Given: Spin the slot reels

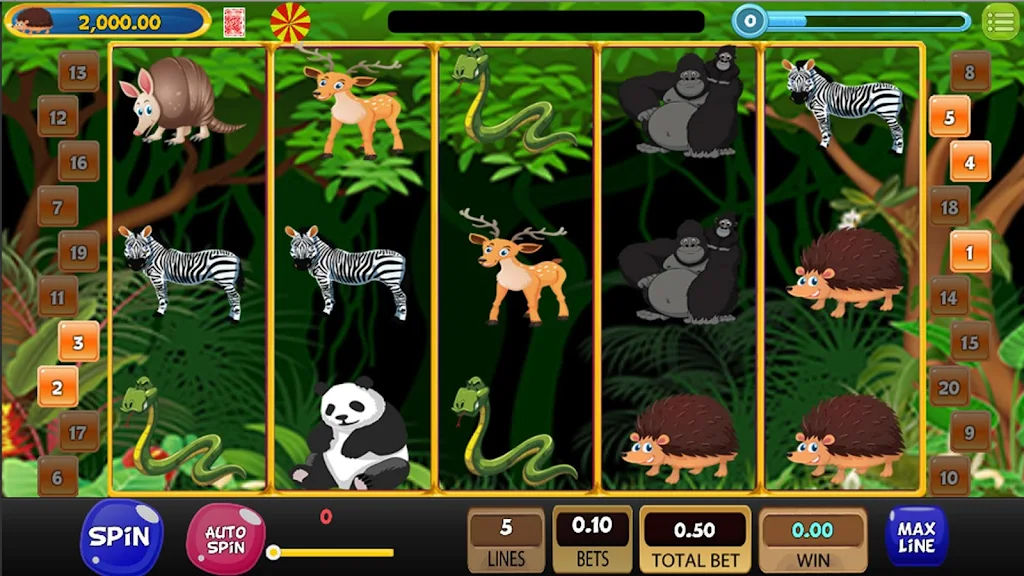Looking at the screenshot, I should pyautogui.click(x=121, y=537).
